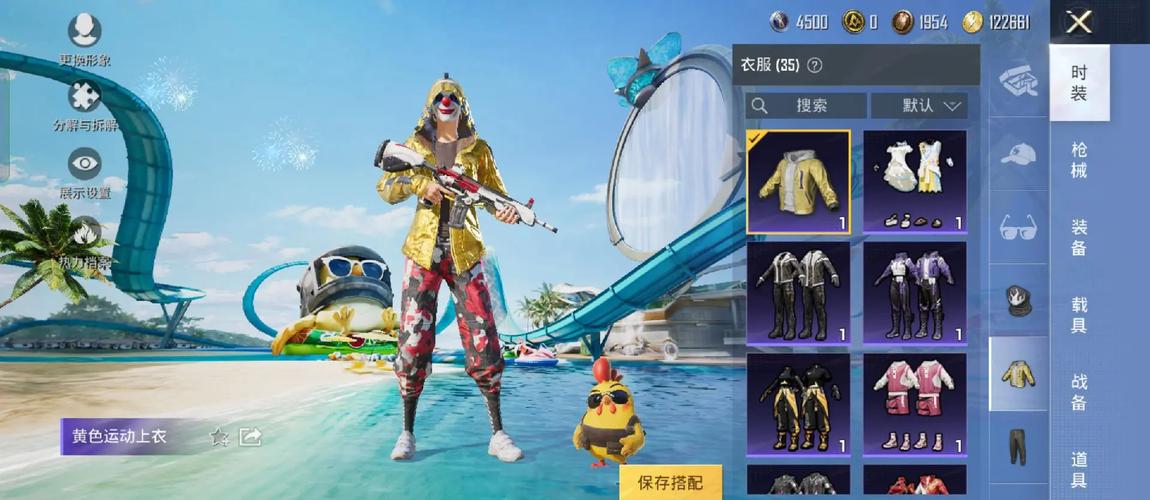Switch to the 道具 tab
The image size is (1150, 500).
pos(1079,469)
